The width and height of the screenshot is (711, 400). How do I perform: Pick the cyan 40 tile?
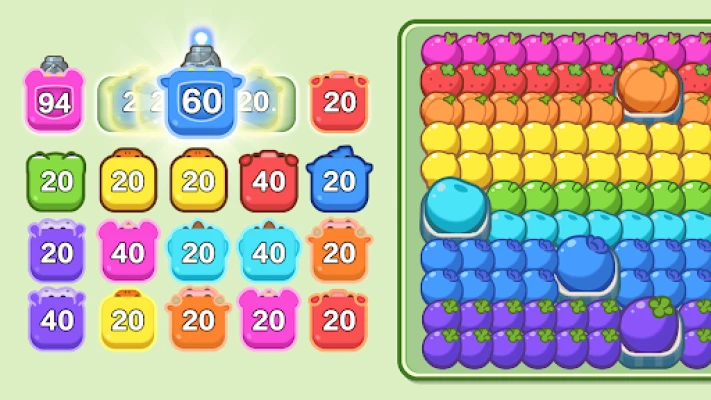click(269, 251)
